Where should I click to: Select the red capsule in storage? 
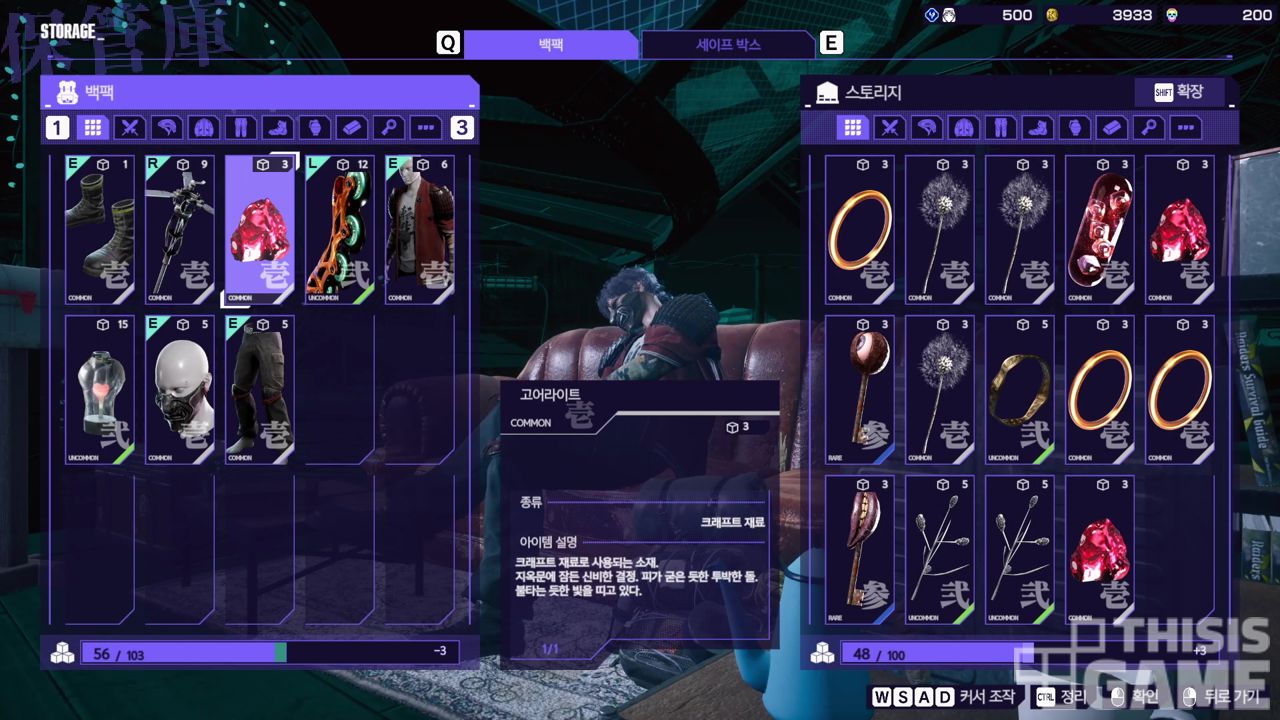click(1100, 230)
